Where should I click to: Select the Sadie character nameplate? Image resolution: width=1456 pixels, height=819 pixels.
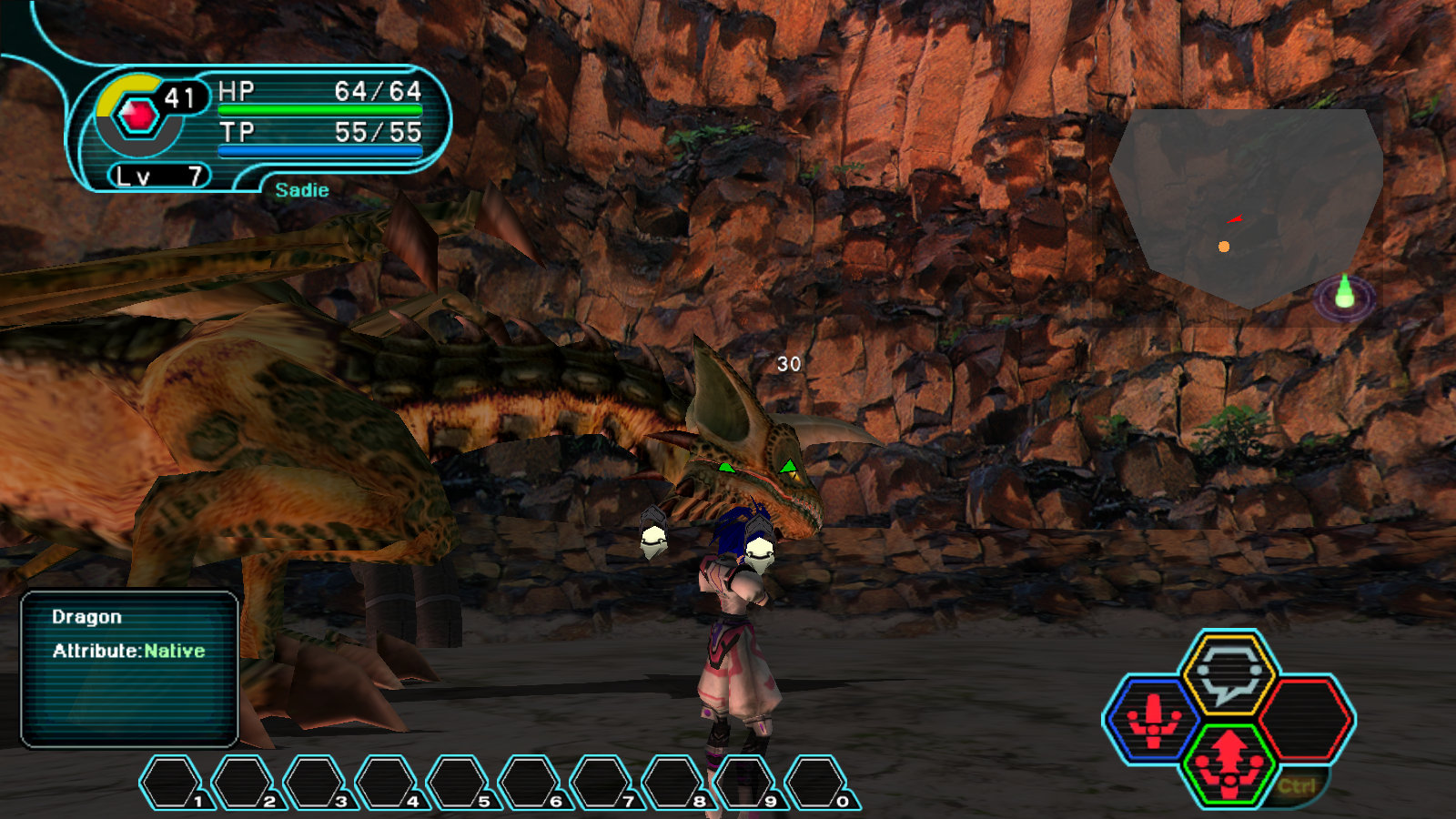coord(301,190)
